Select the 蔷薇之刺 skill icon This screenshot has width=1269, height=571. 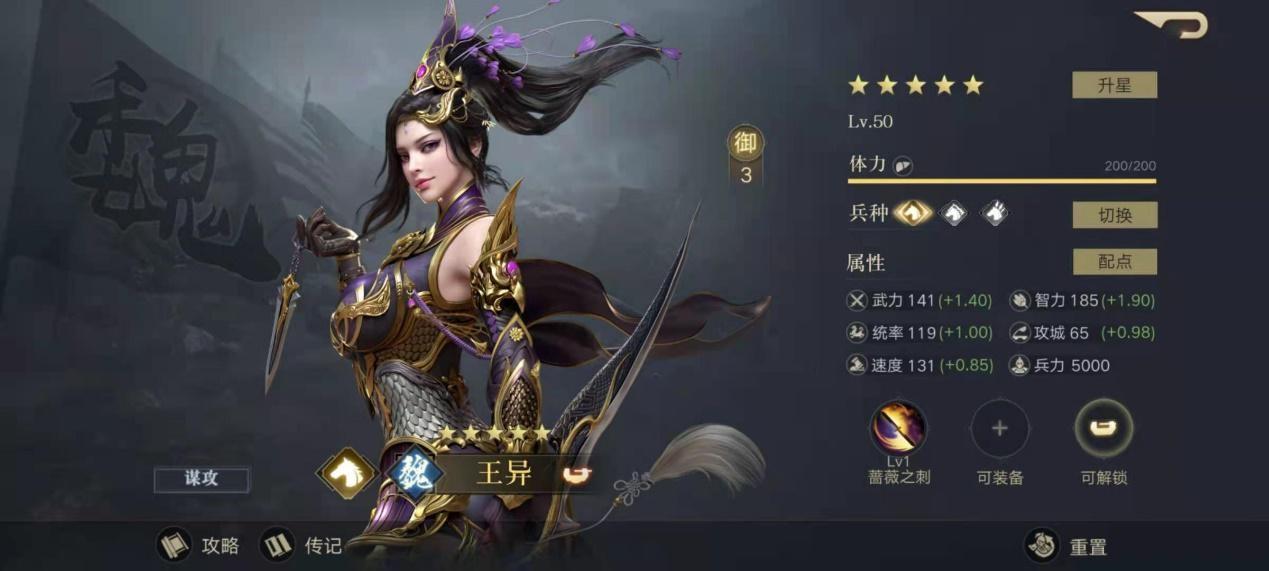(898, 429)
